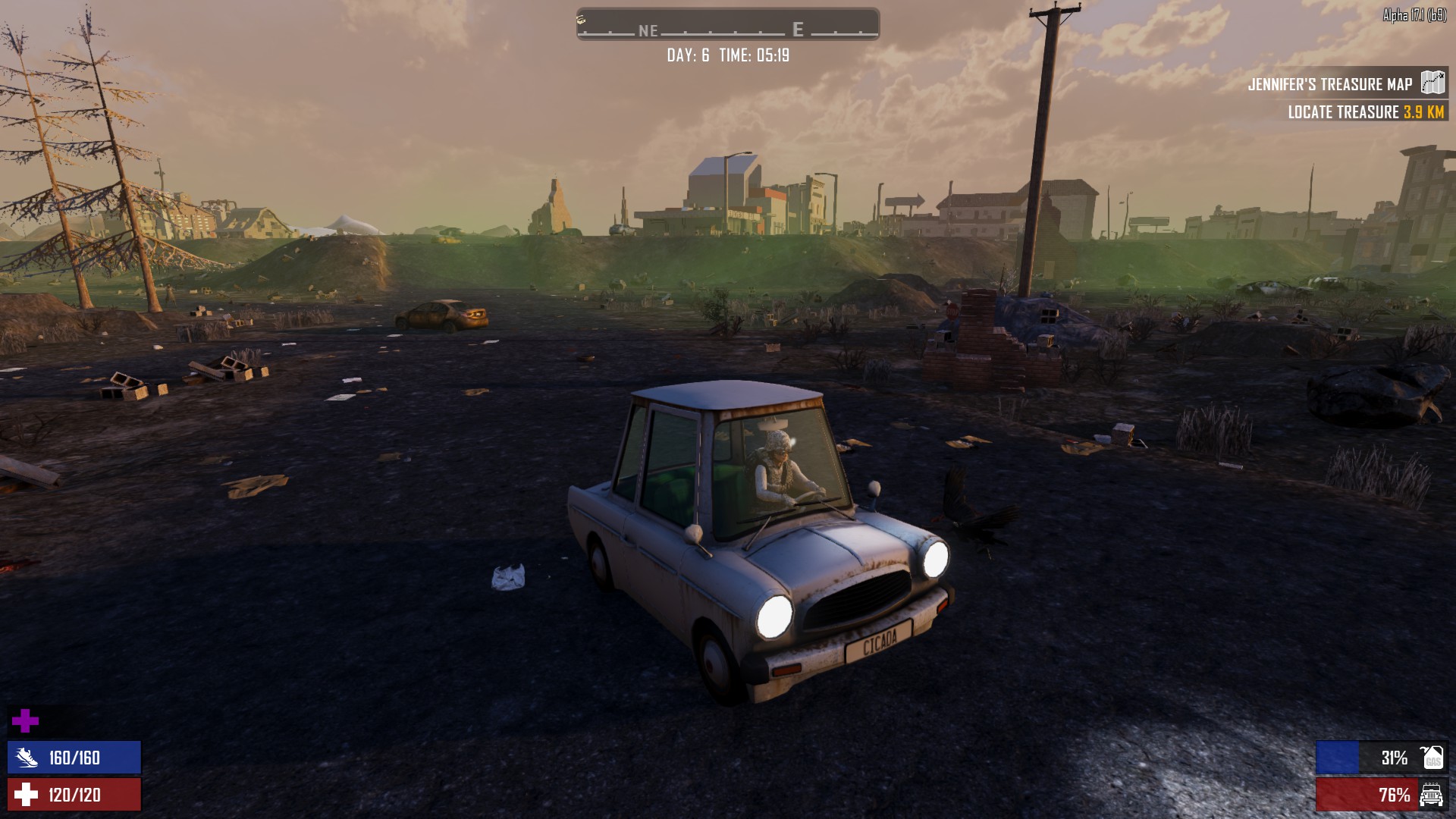Click the Locate Treasure objective line
1456x819 pixels.
(x=1365, y=112)
